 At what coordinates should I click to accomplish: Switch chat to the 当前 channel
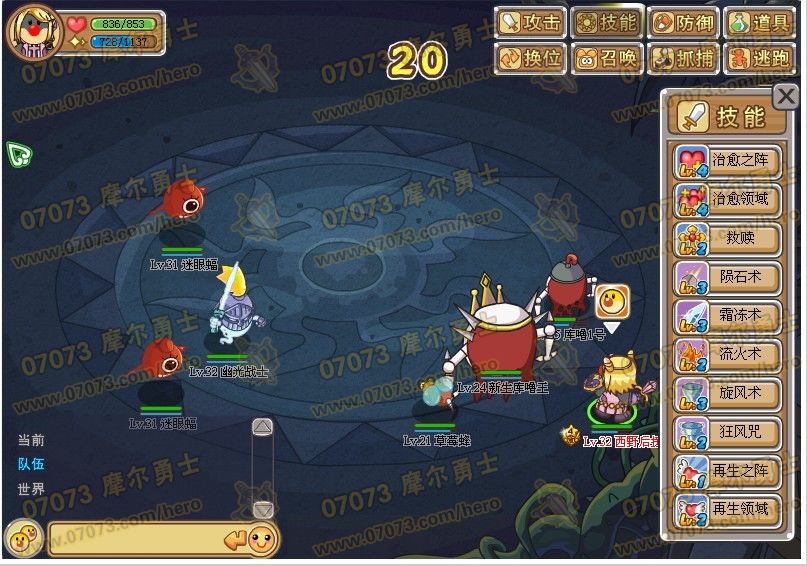(x=31, y=440)
